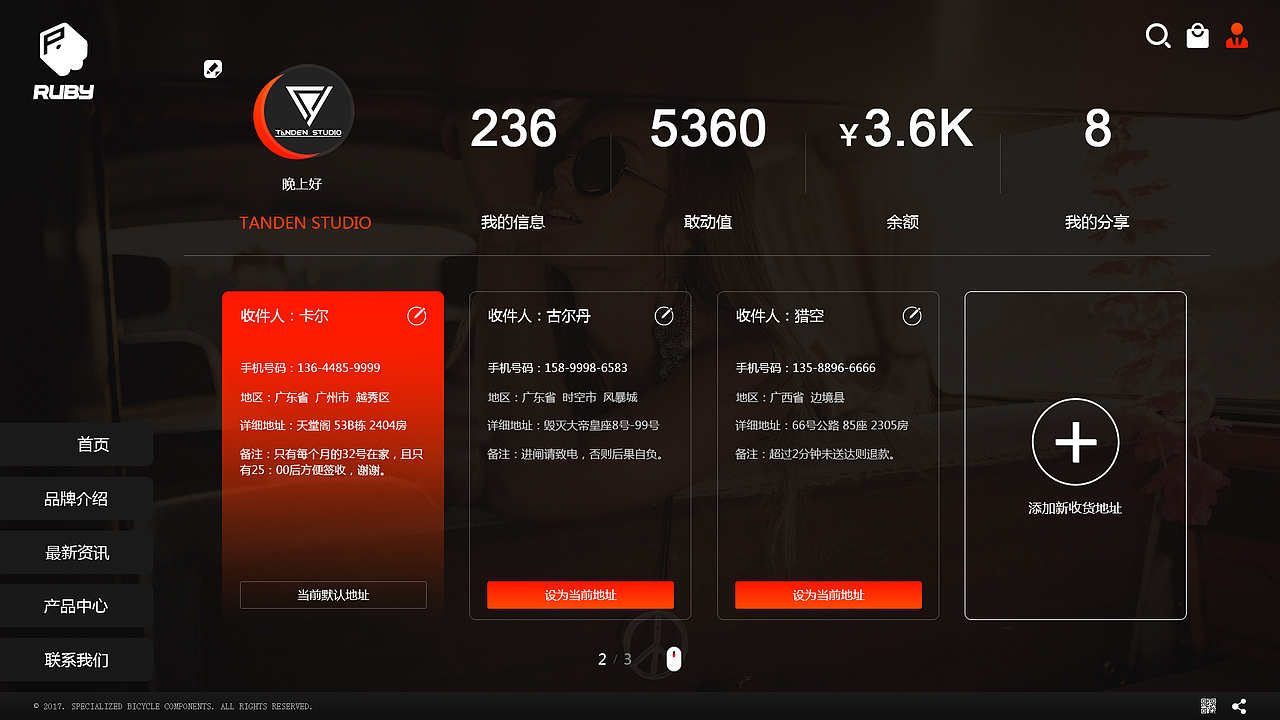Edit the 猎空 address via its pencil icon
1280x720 pixels.
[911, 315]
